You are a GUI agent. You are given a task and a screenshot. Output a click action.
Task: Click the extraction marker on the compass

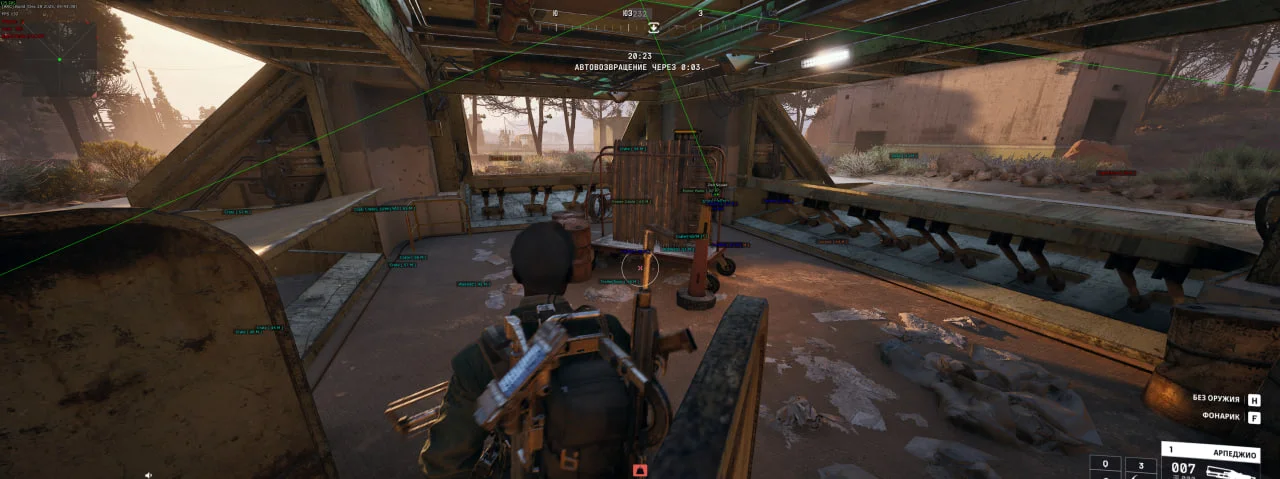pos(653,29)
